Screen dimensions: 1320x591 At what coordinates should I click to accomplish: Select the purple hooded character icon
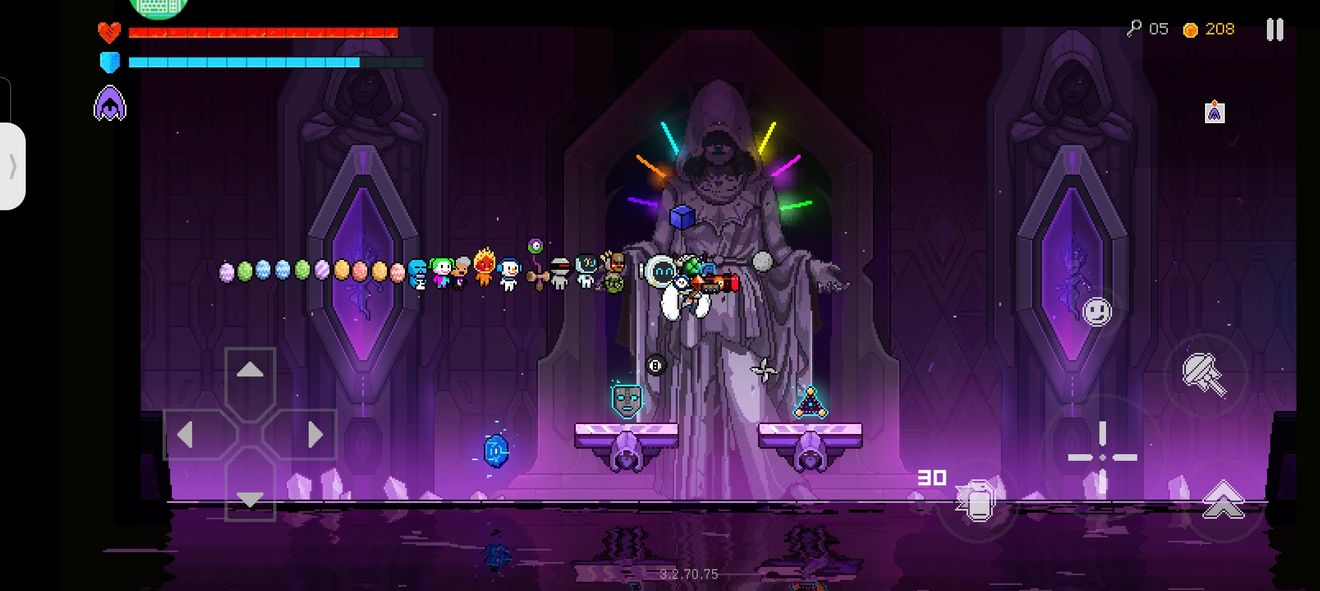(110, 104)
